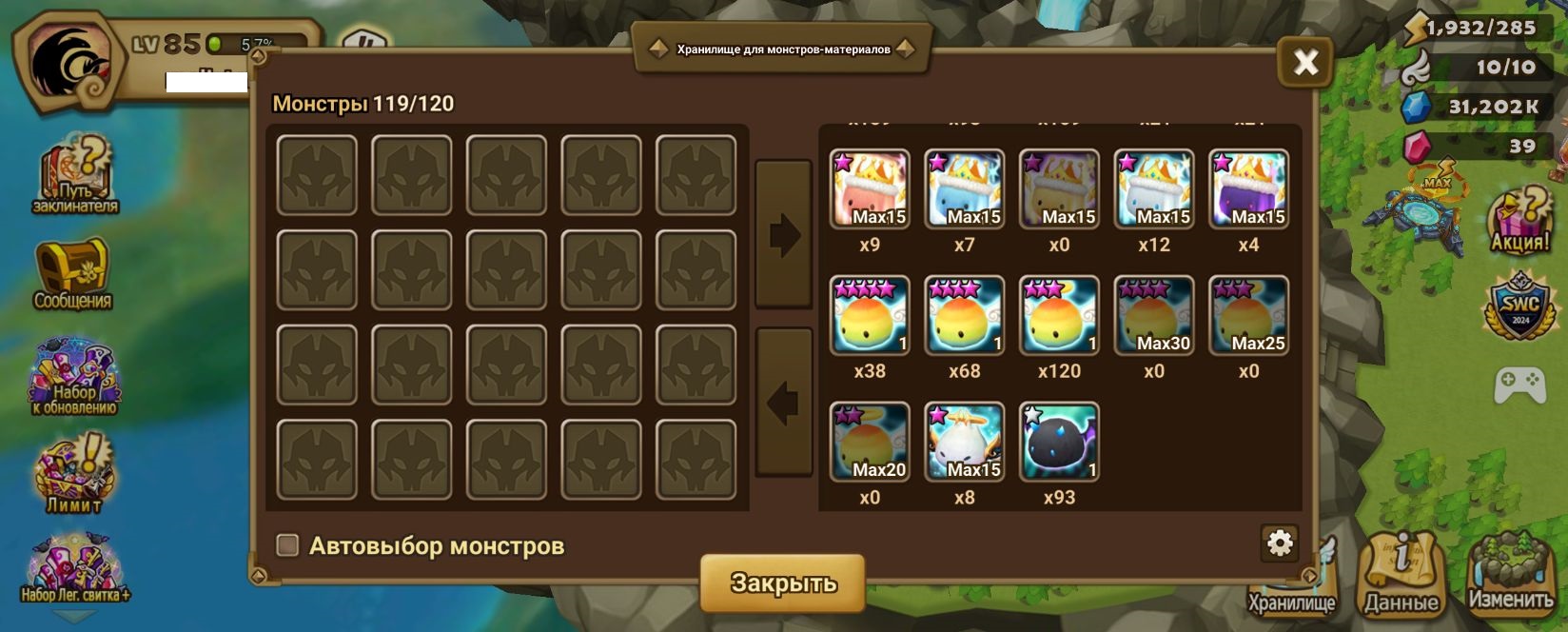Select the pink king angelmon with x9

pyautogui.click(x=870, y=188)
